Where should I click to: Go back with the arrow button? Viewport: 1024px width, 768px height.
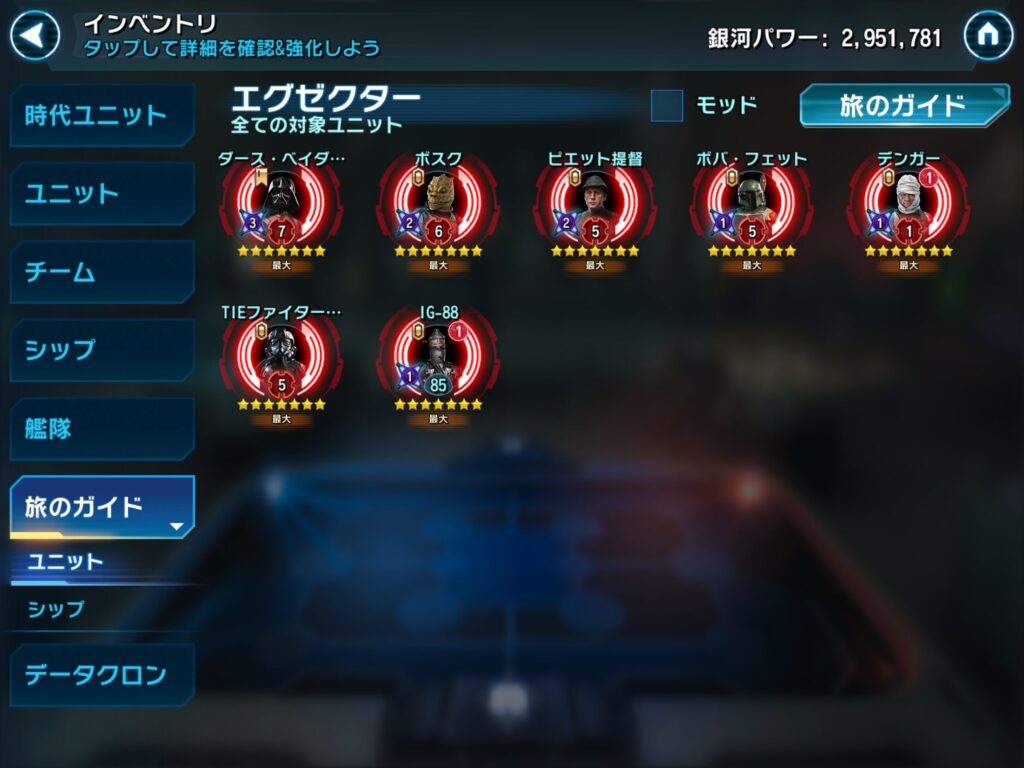coord(35,36)
